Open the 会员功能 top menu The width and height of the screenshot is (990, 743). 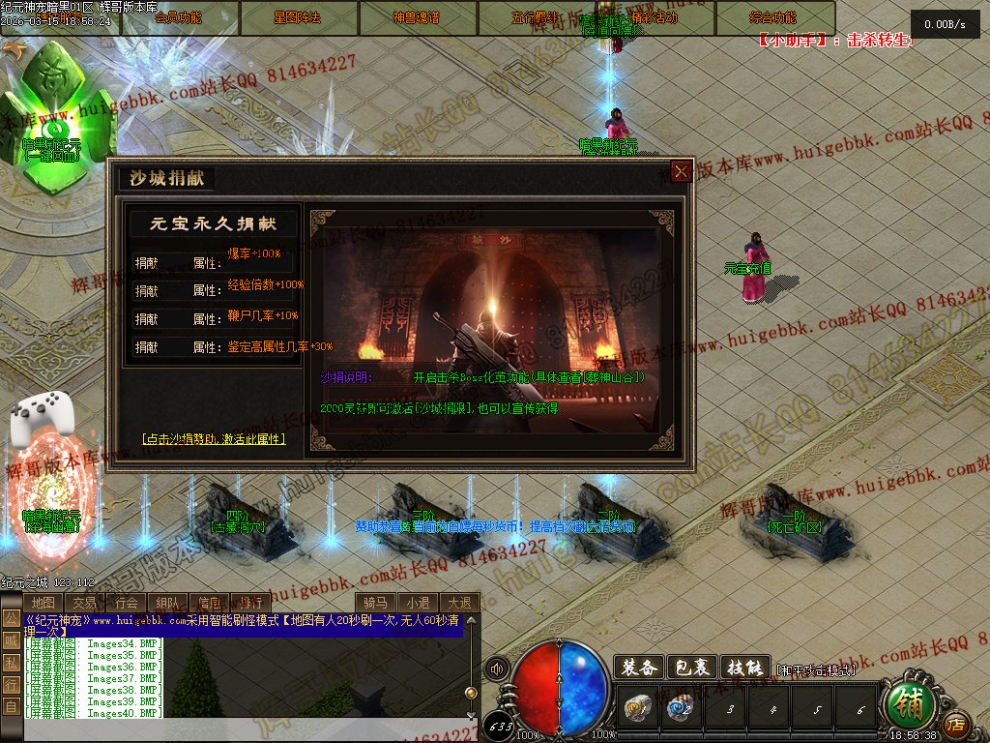click(178, 18)
